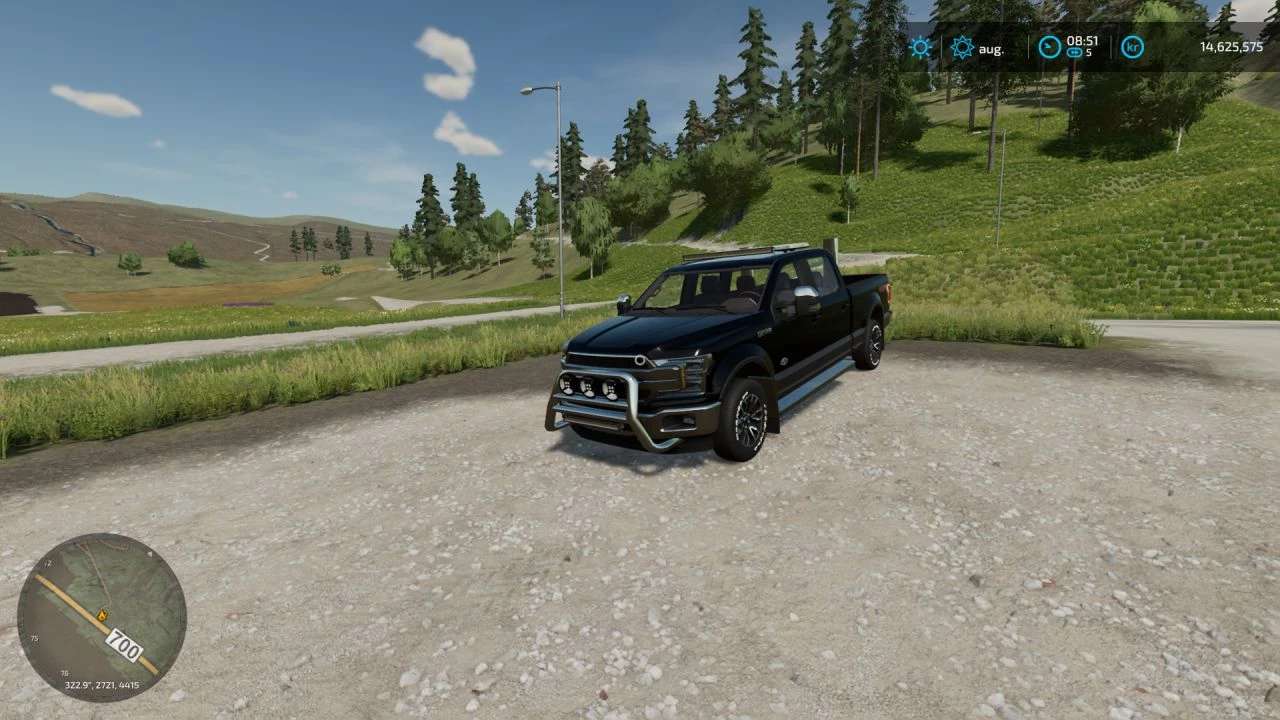Click the kr currency icon

coord(1132,47)
